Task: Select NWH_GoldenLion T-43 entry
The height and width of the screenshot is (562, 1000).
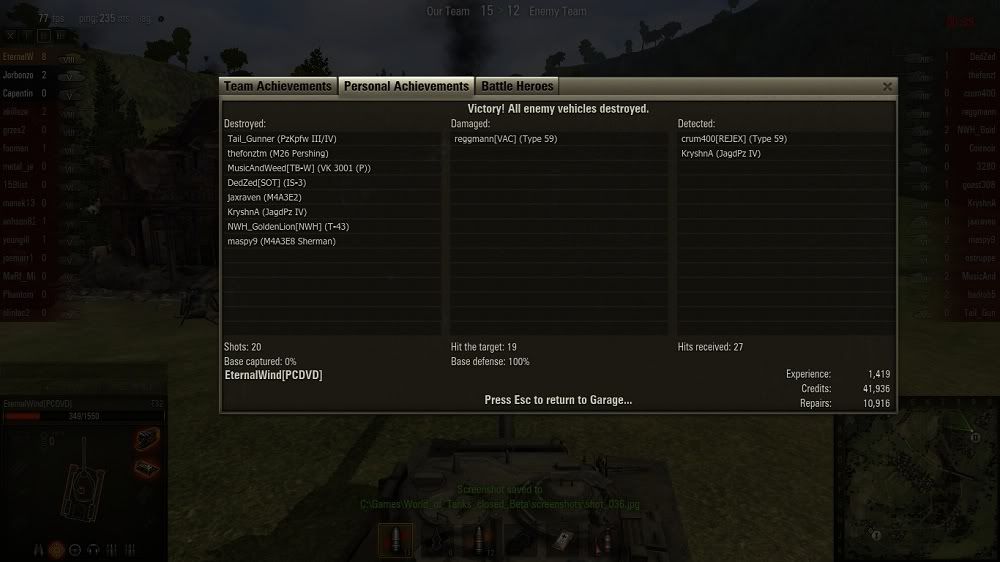Action: point(288,226)
